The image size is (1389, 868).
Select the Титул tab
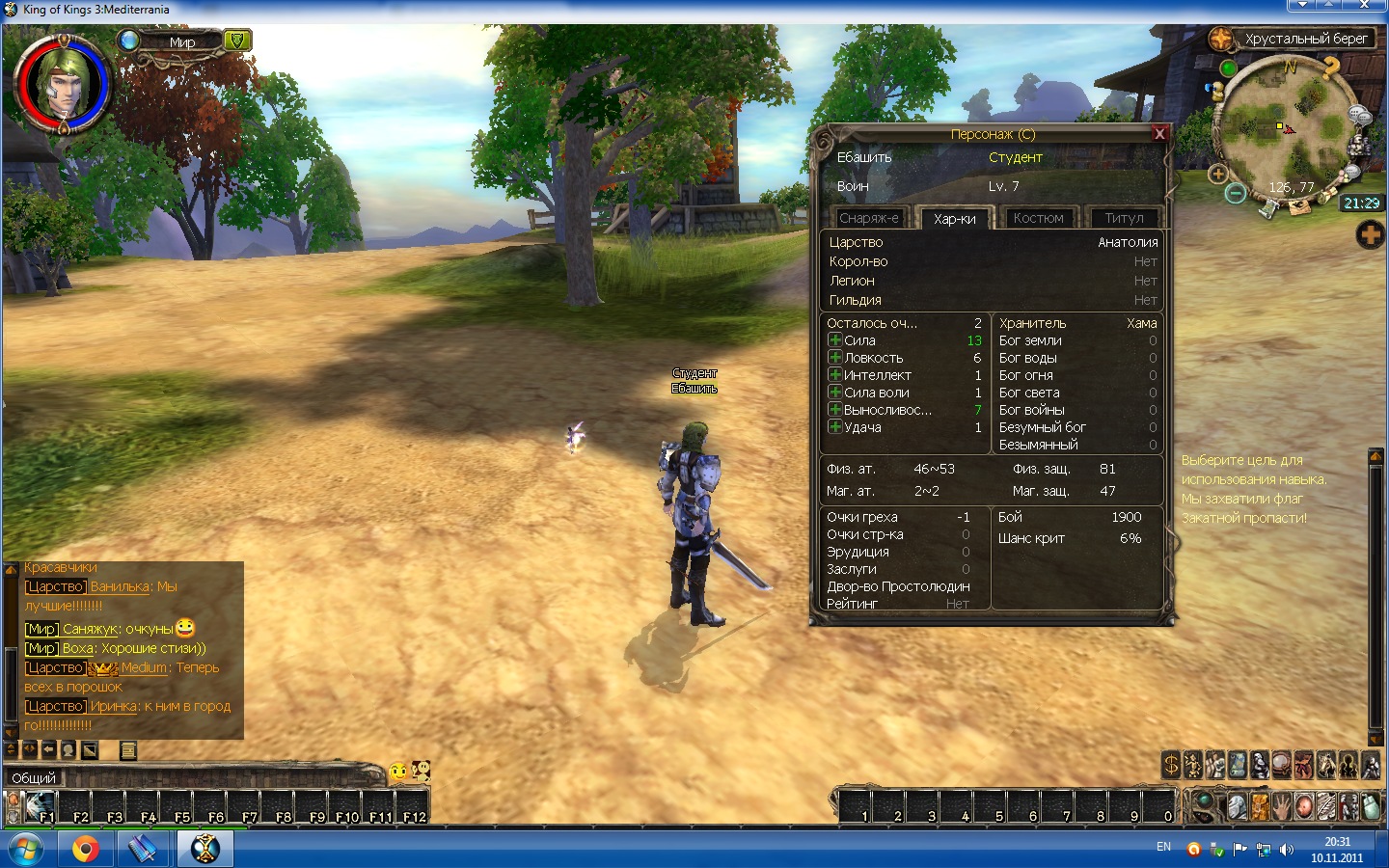pyautogui.click(x=1124, y=218)
